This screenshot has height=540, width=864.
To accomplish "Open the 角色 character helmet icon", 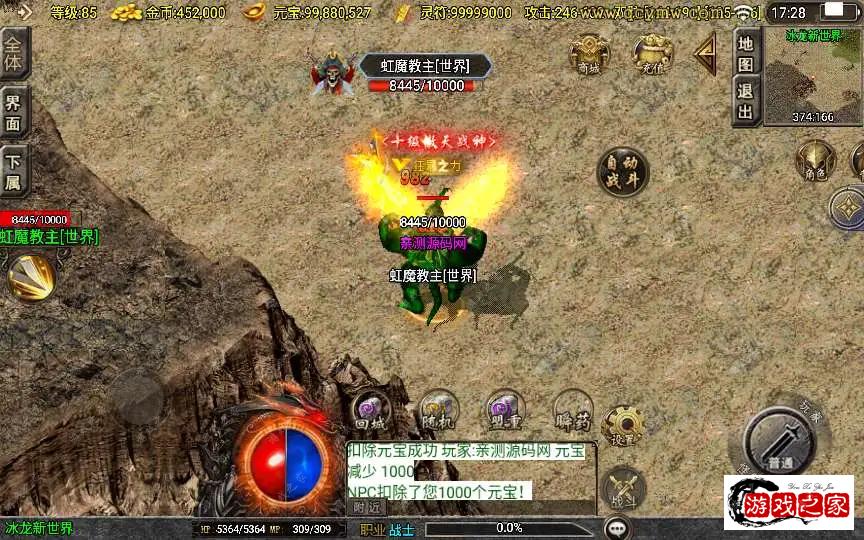I will coord(815,162).
